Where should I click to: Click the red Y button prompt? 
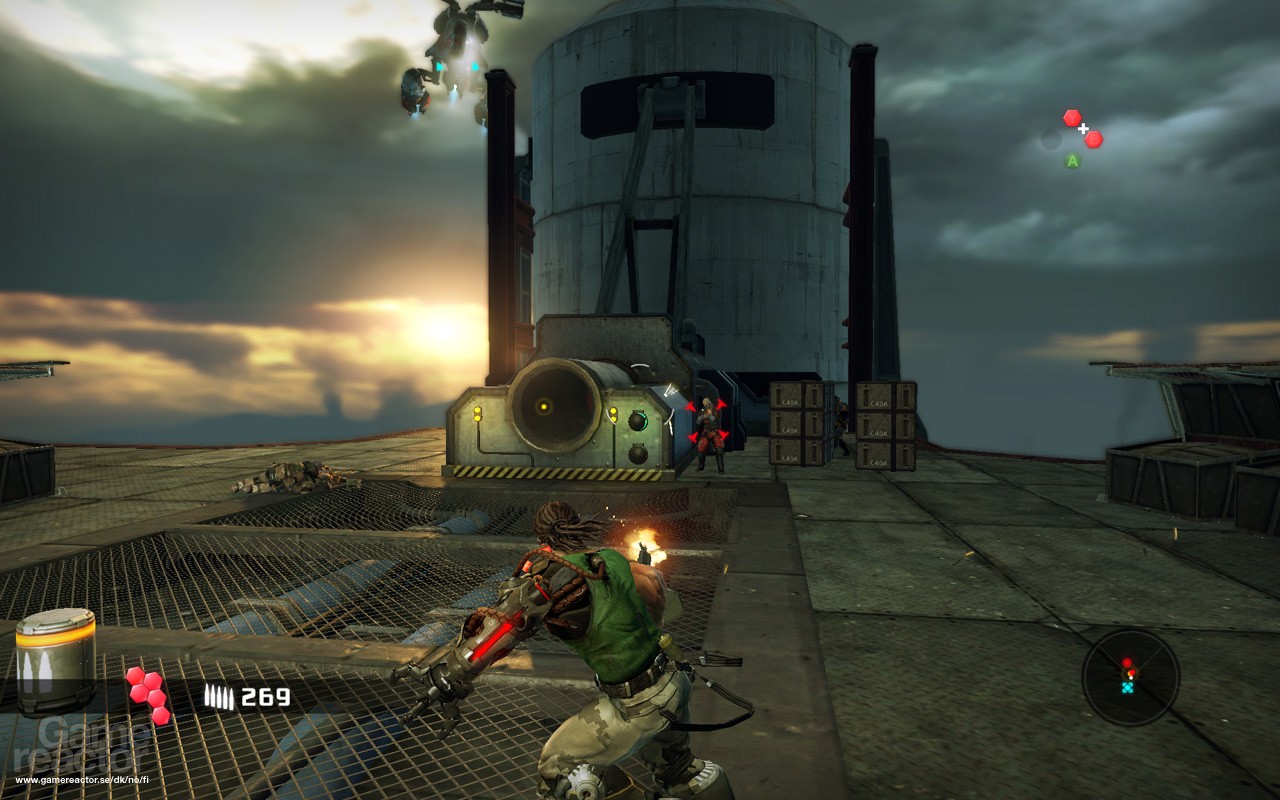pyautogui.click(x=1072, y=117)
